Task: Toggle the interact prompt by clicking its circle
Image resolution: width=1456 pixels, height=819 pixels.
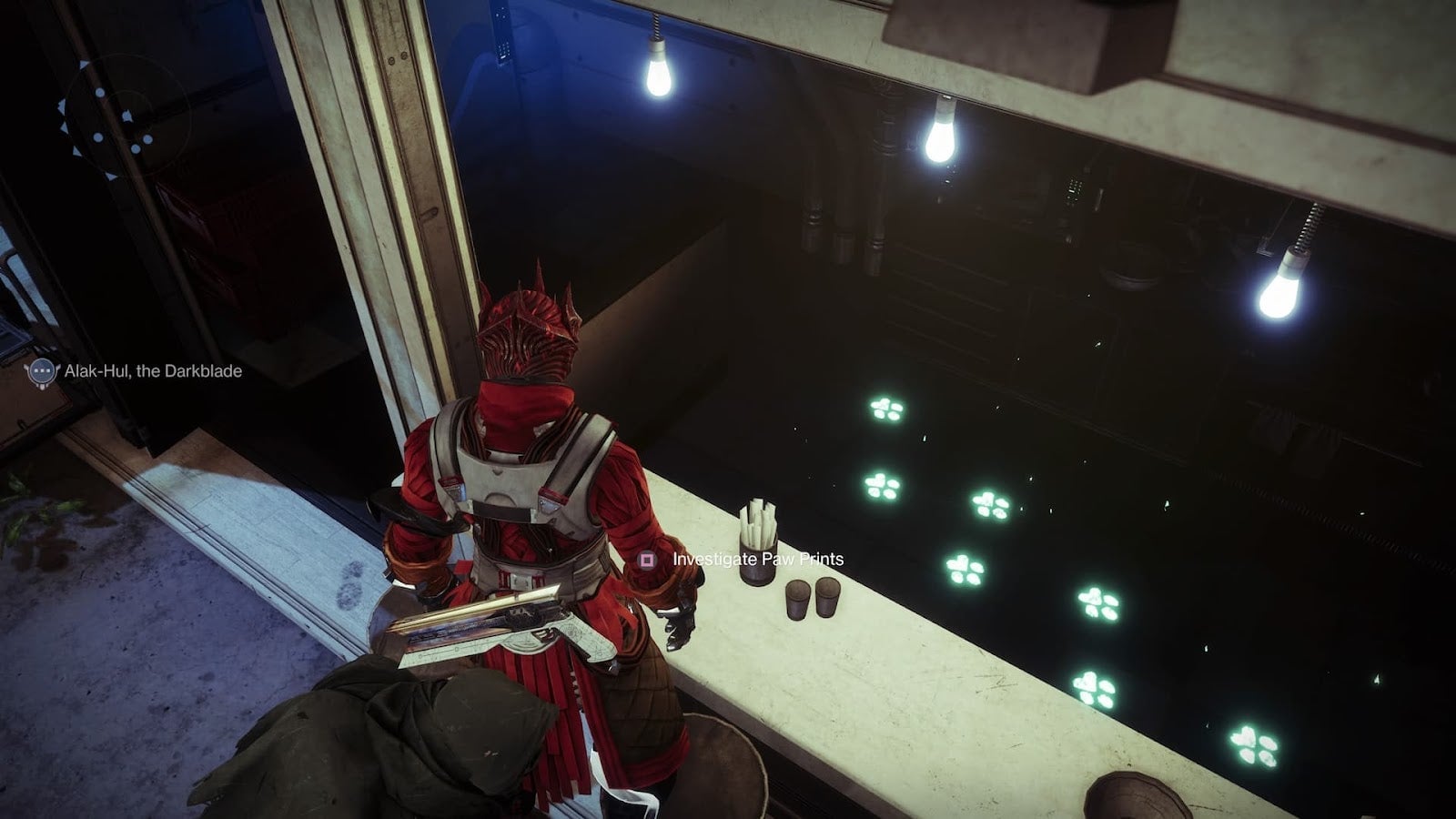Action: pos(648,558)
